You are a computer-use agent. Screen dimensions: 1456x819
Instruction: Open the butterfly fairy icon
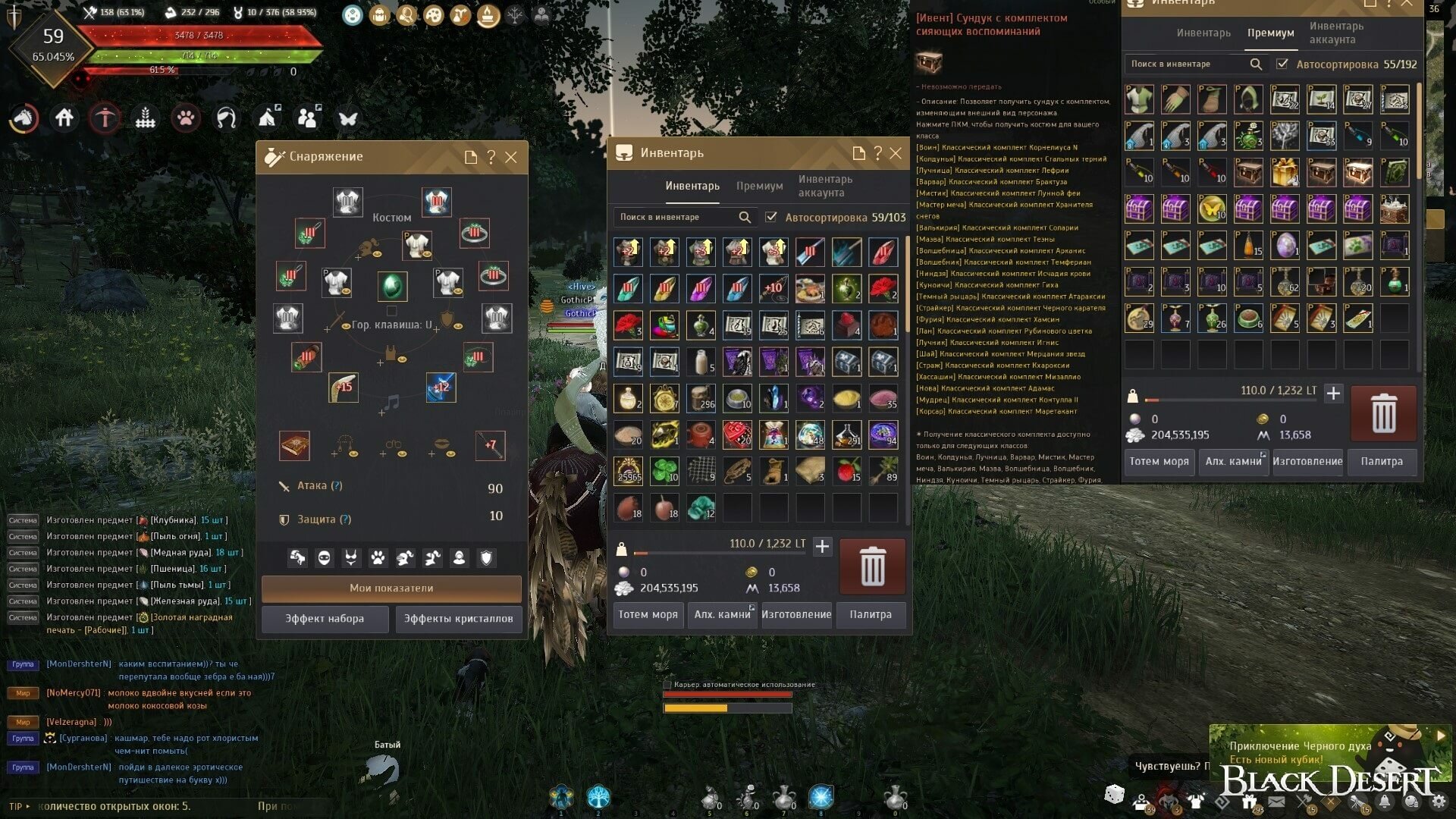348,118
